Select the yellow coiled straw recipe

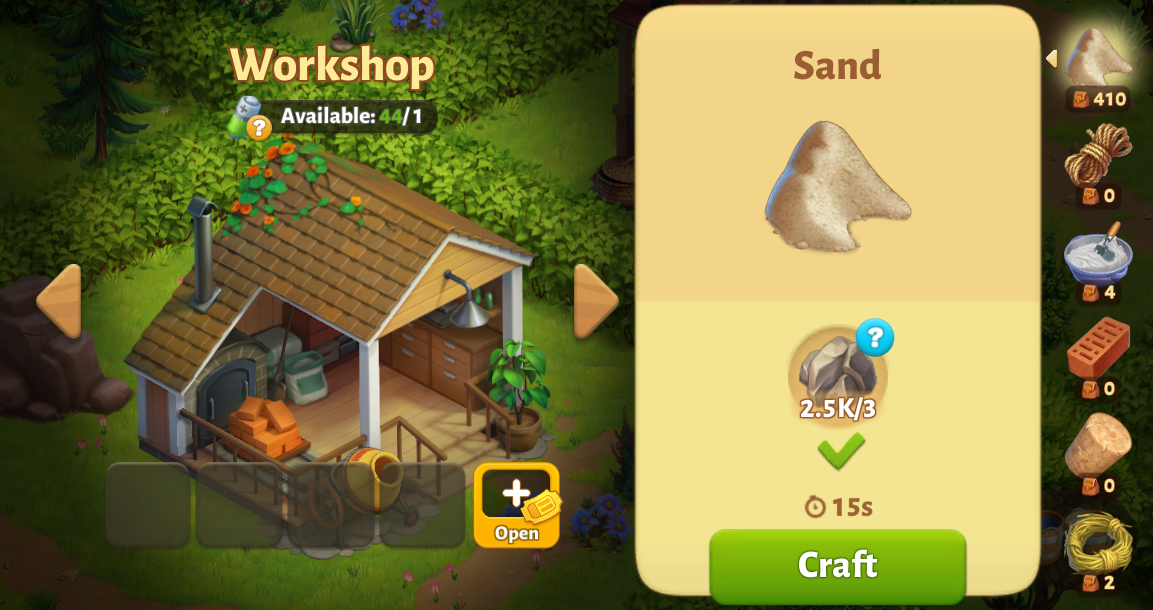pos(1098,543)
